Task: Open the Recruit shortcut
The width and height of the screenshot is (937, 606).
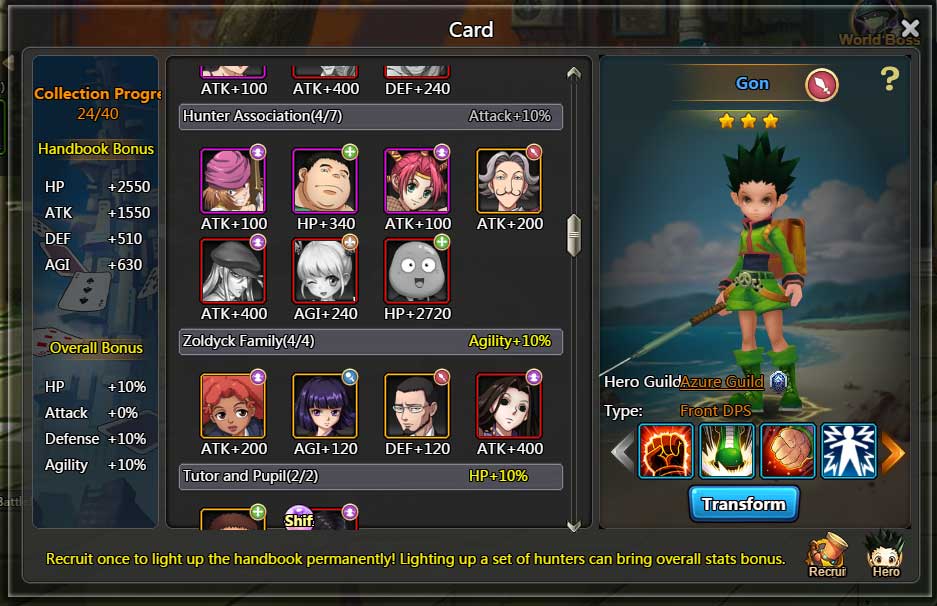Action: (x=827, y=555)
